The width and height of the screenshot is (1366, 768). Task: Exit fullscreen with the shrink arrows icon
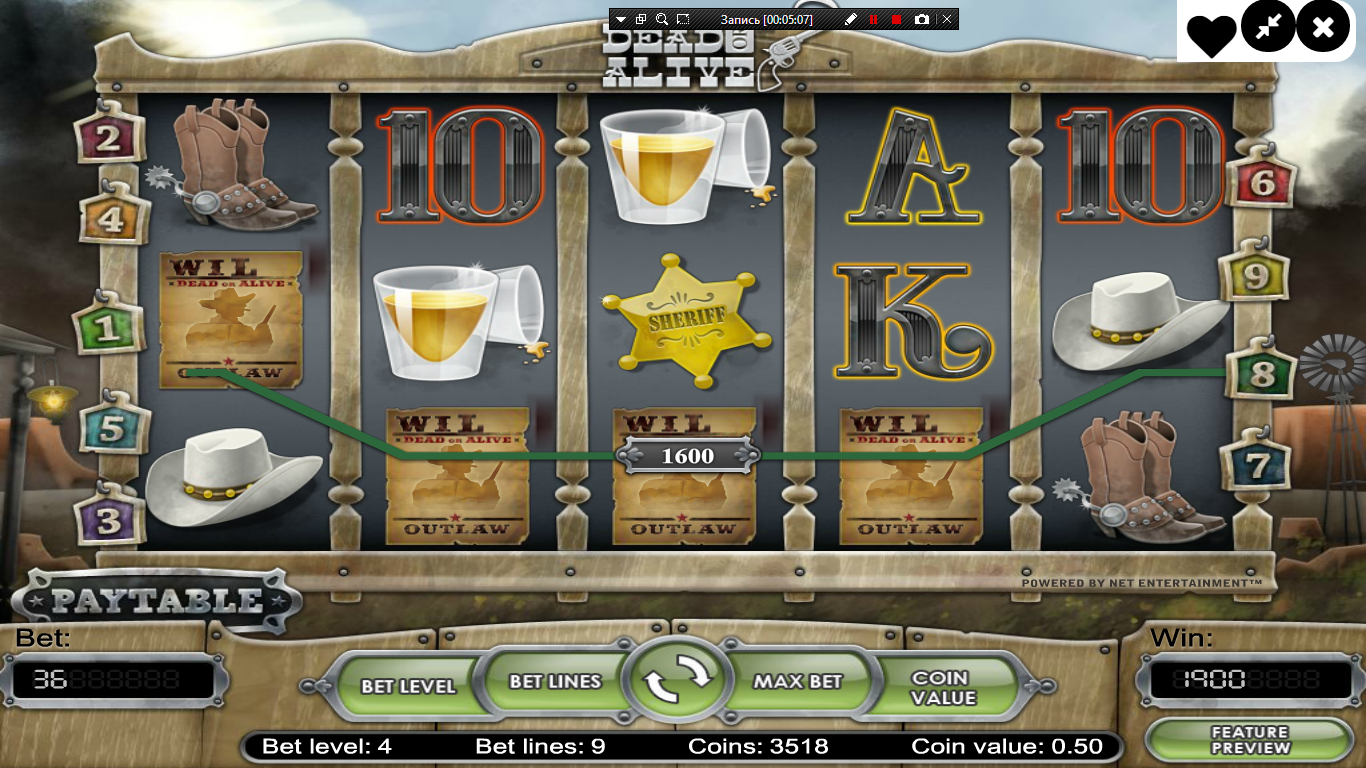click(1268, 29)
